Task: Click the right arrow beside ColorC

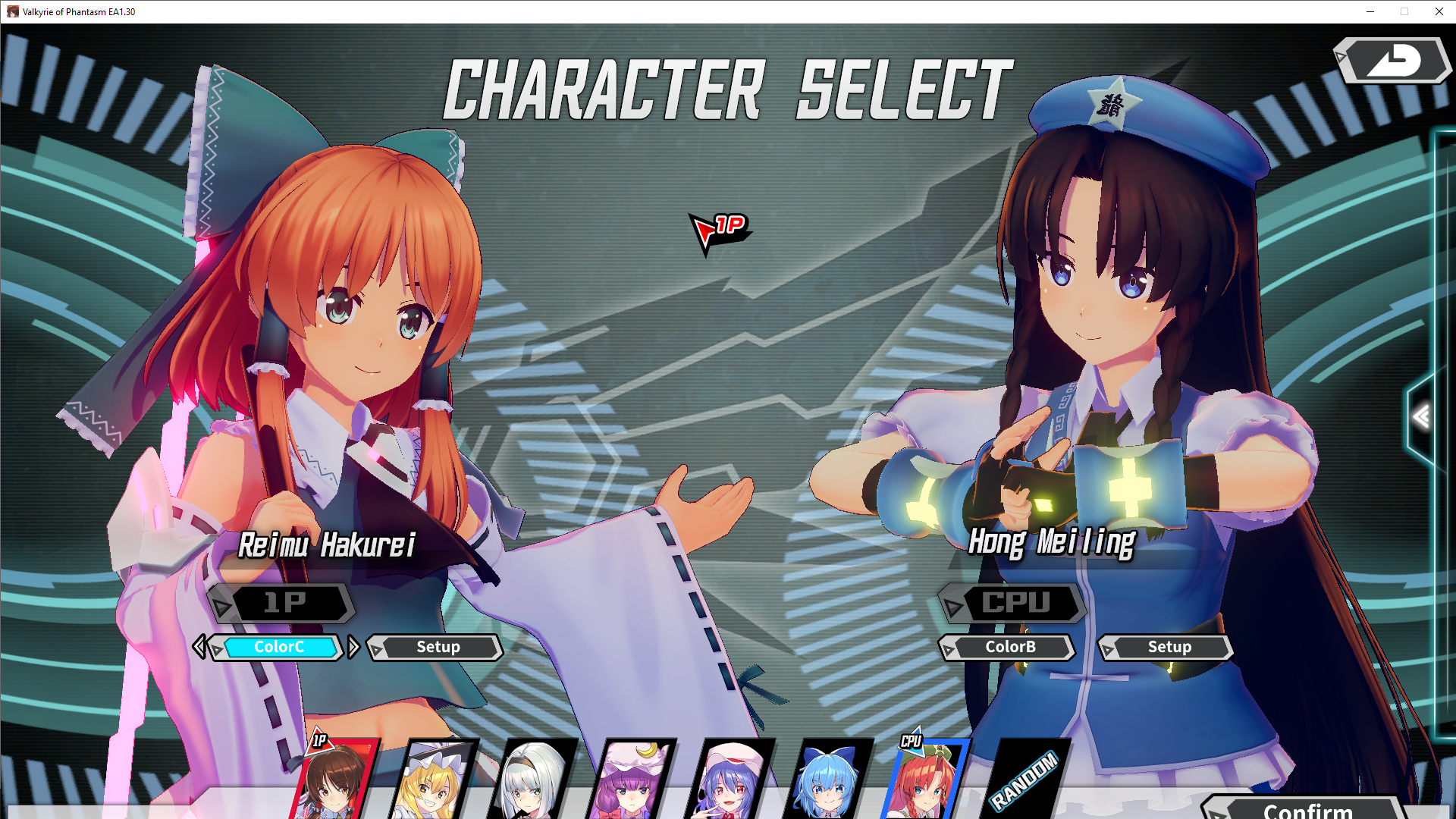Action: [354, 647]
